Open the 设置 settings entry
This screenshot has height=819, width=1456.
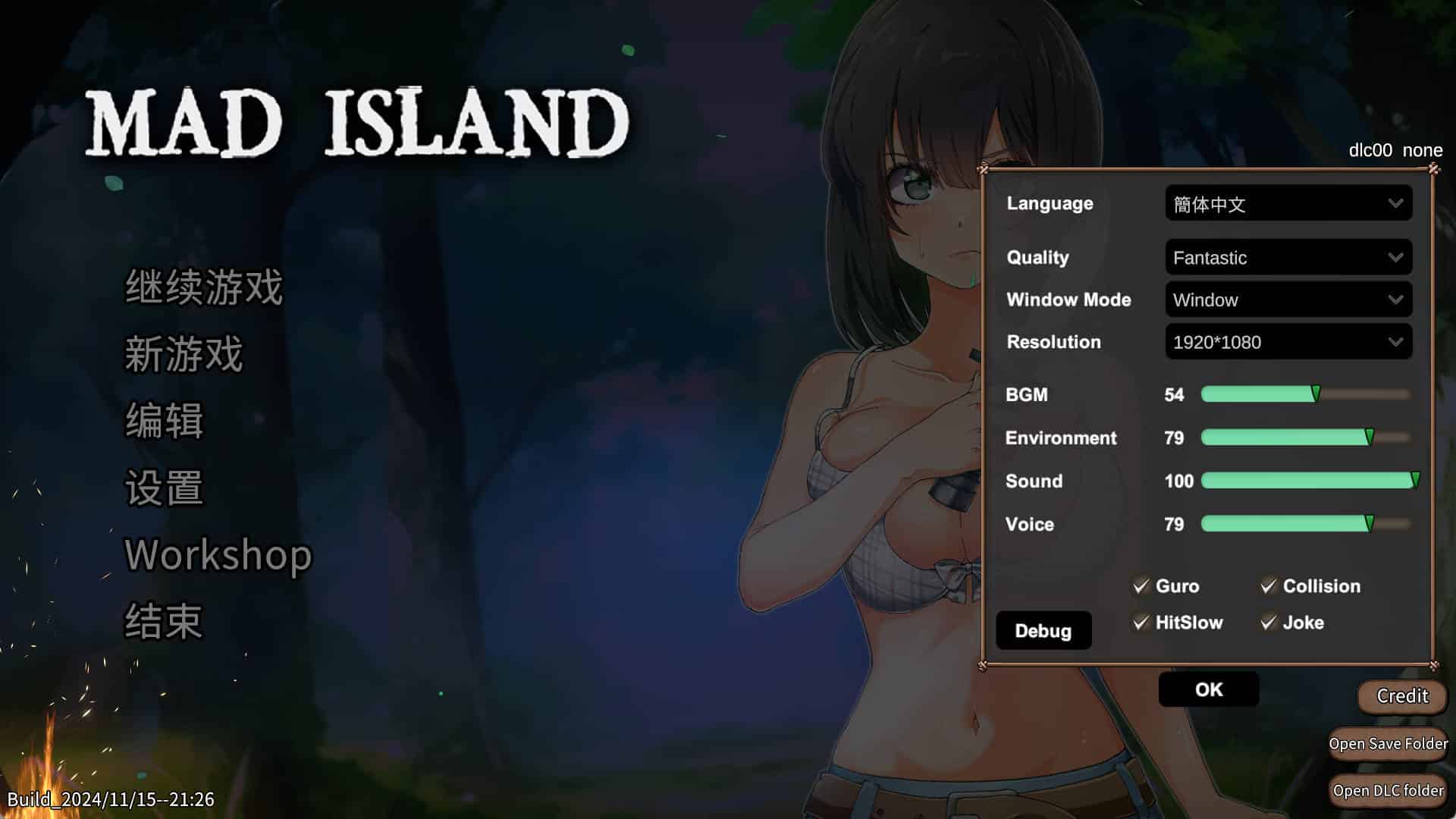[164, 488]
